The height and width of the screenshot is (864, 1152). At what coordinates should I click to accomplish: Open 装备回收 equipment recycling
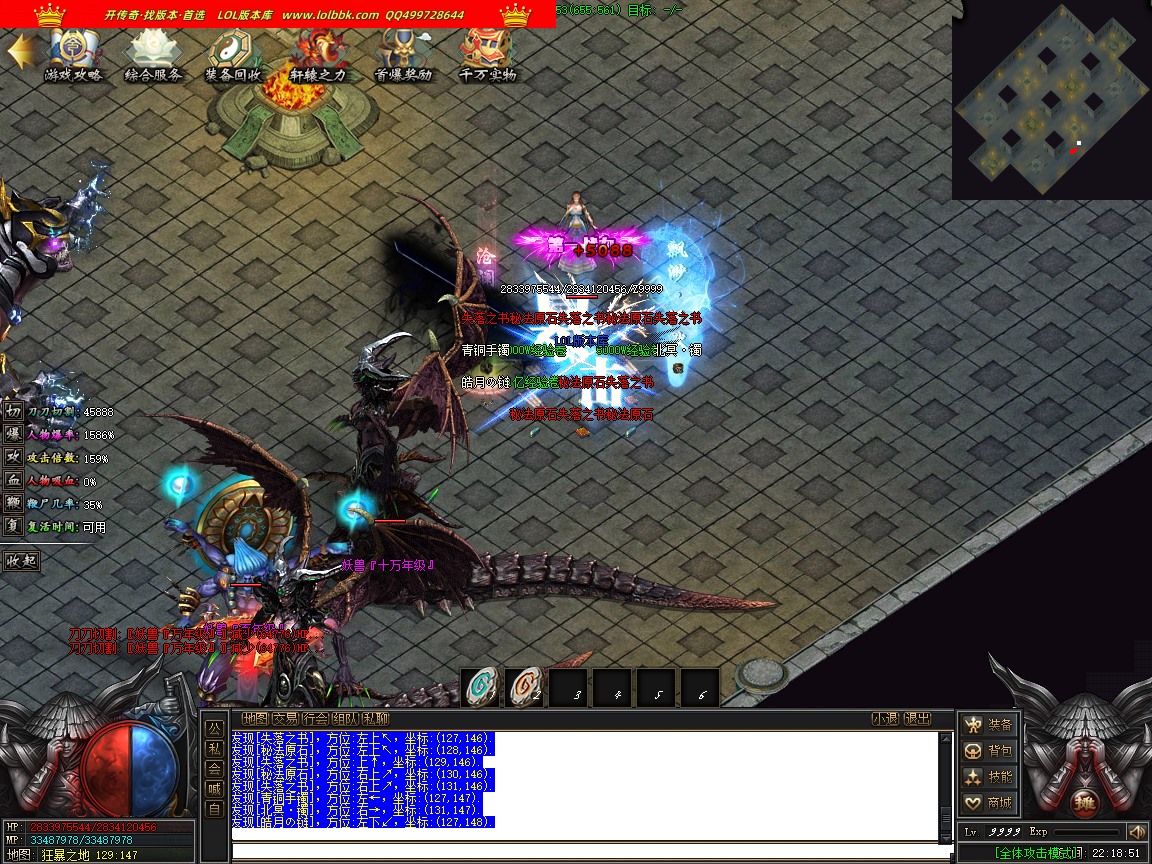233,54
